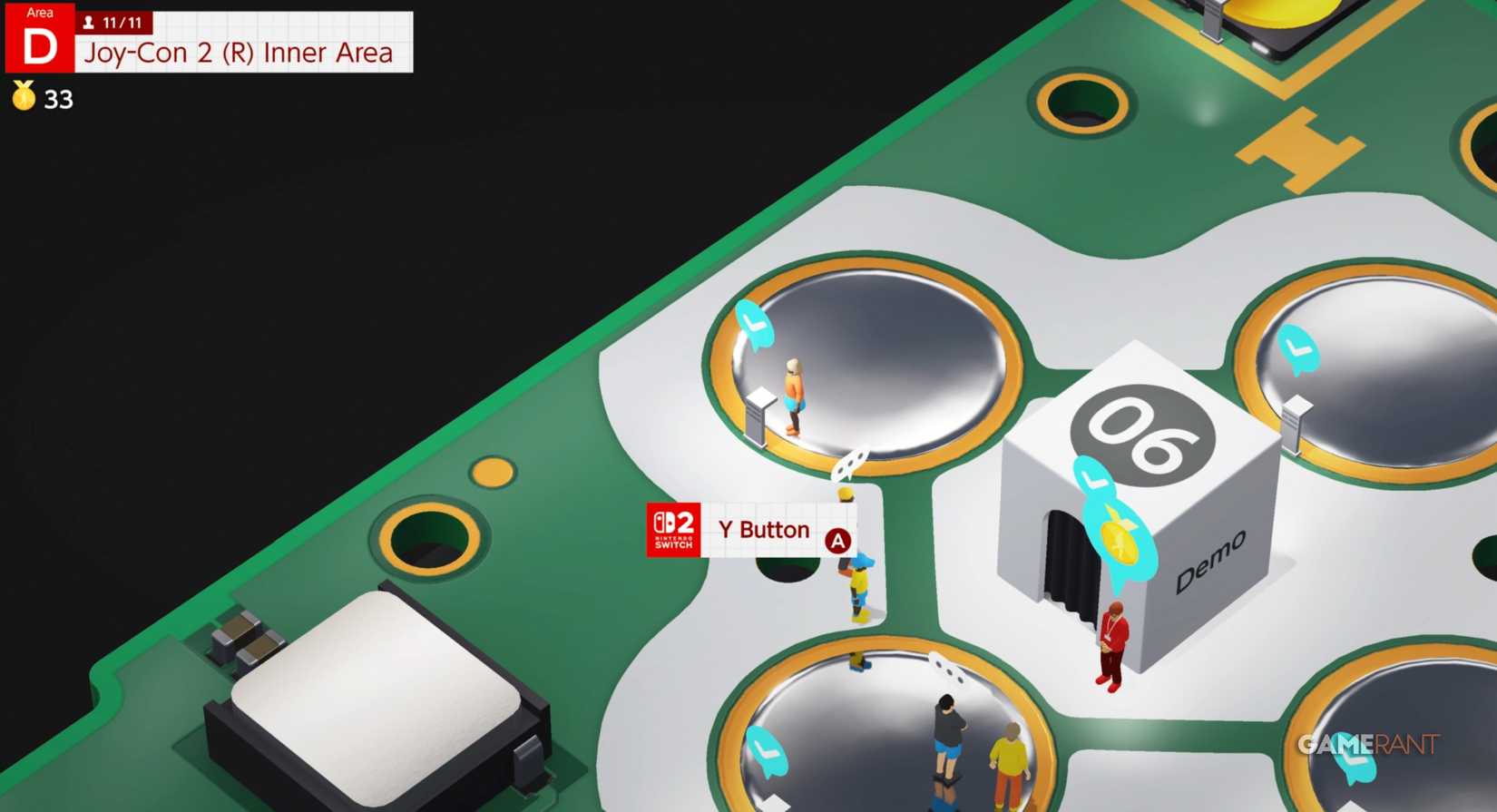Click the Y Button label banner
This screenshot has height=812, width=1497.
[763, 530]
